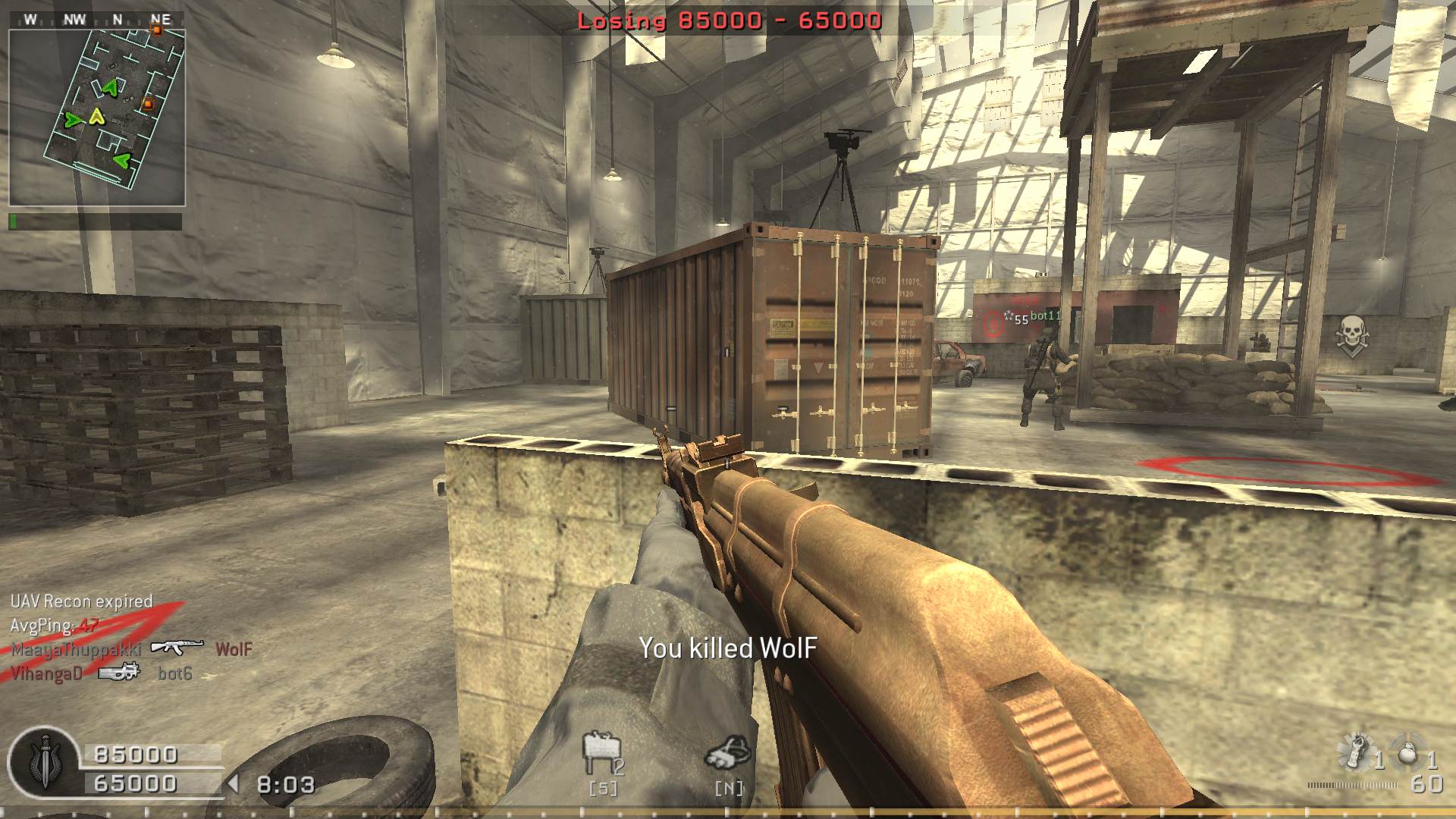1456x819 pixels.
Task: Click the team faction emblem
Action: (x=43, y=761)
